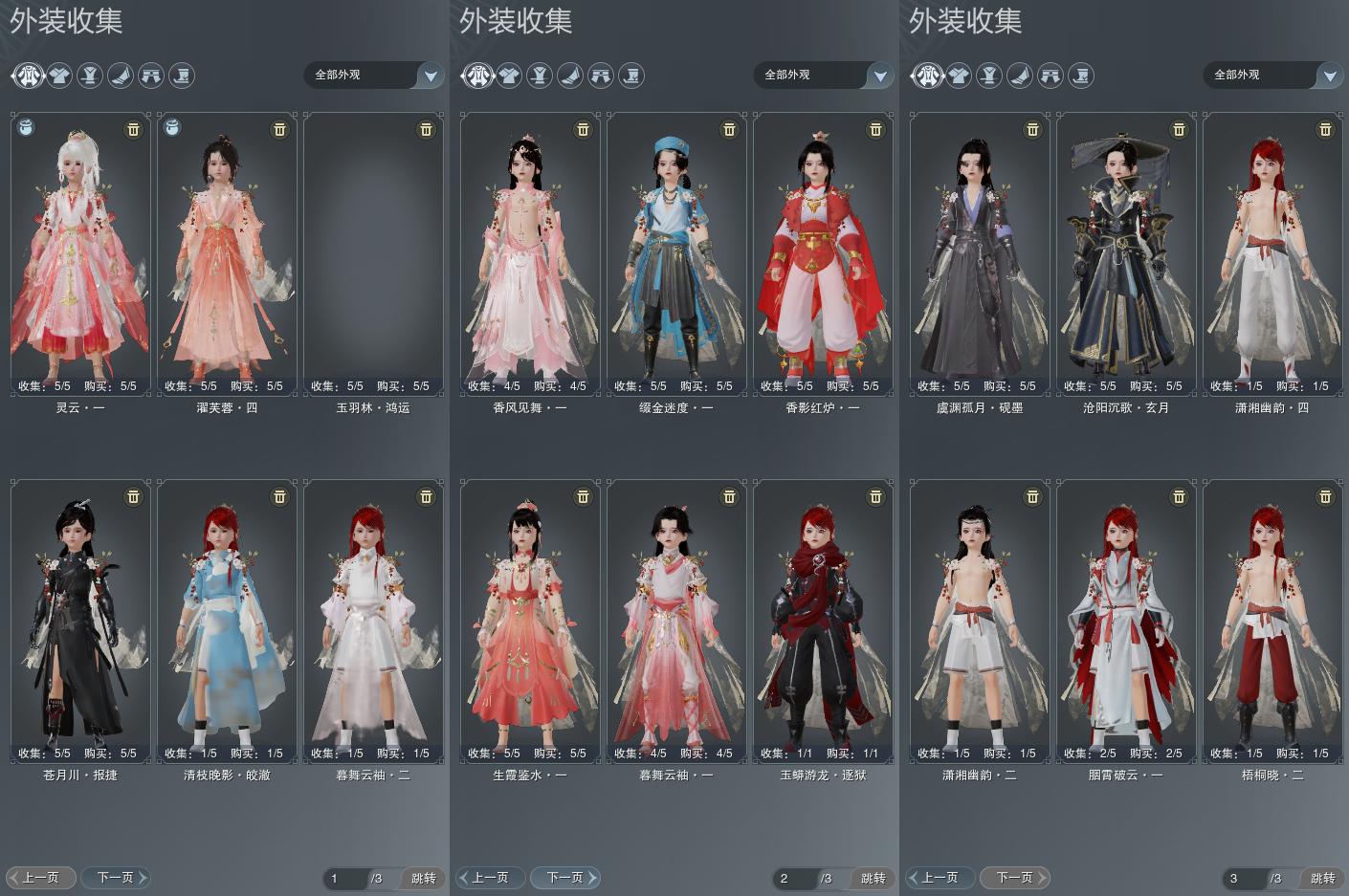The image size is (1349, 896).
Task: Toggle the full set category in the middle panel
Action: (x=477, y=76)
